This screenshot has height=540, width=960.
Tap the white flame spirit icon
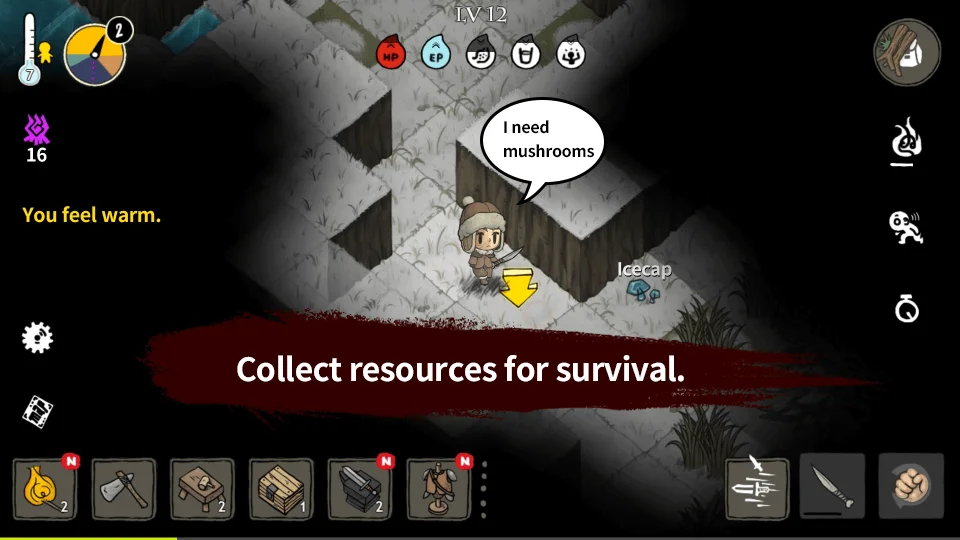coord(906,143)
